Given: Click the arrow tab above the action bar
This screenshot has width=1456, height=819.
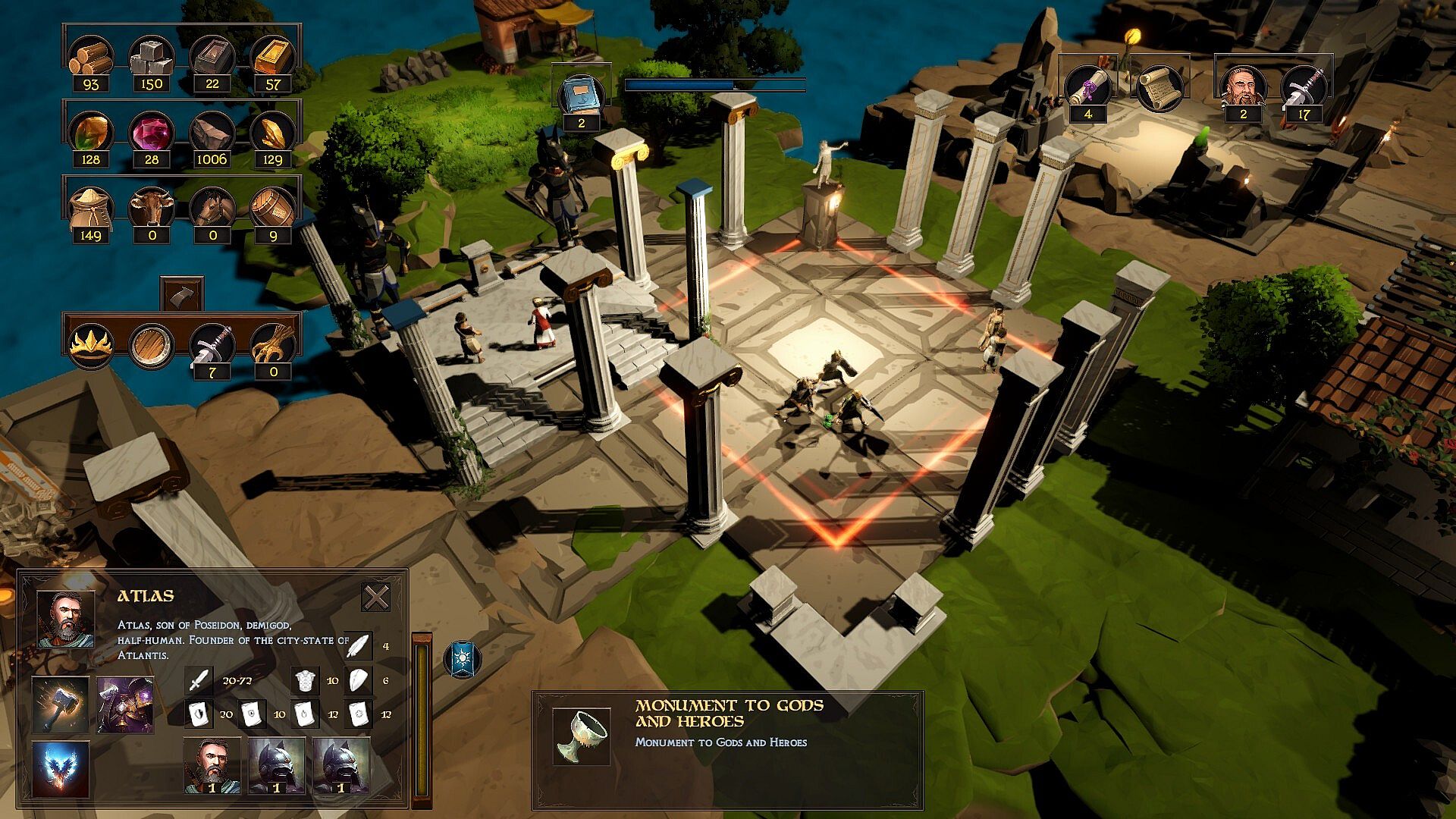Looking at the screenshot, I should tap(181, 294).
